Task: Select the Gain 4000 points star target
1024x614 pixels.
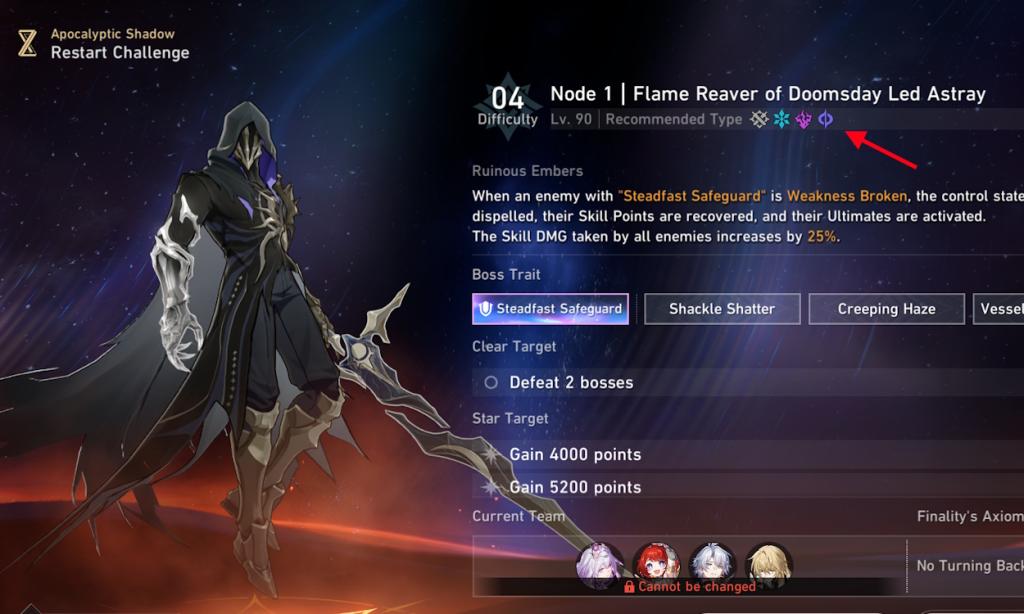Action: (x=575, y=454)
